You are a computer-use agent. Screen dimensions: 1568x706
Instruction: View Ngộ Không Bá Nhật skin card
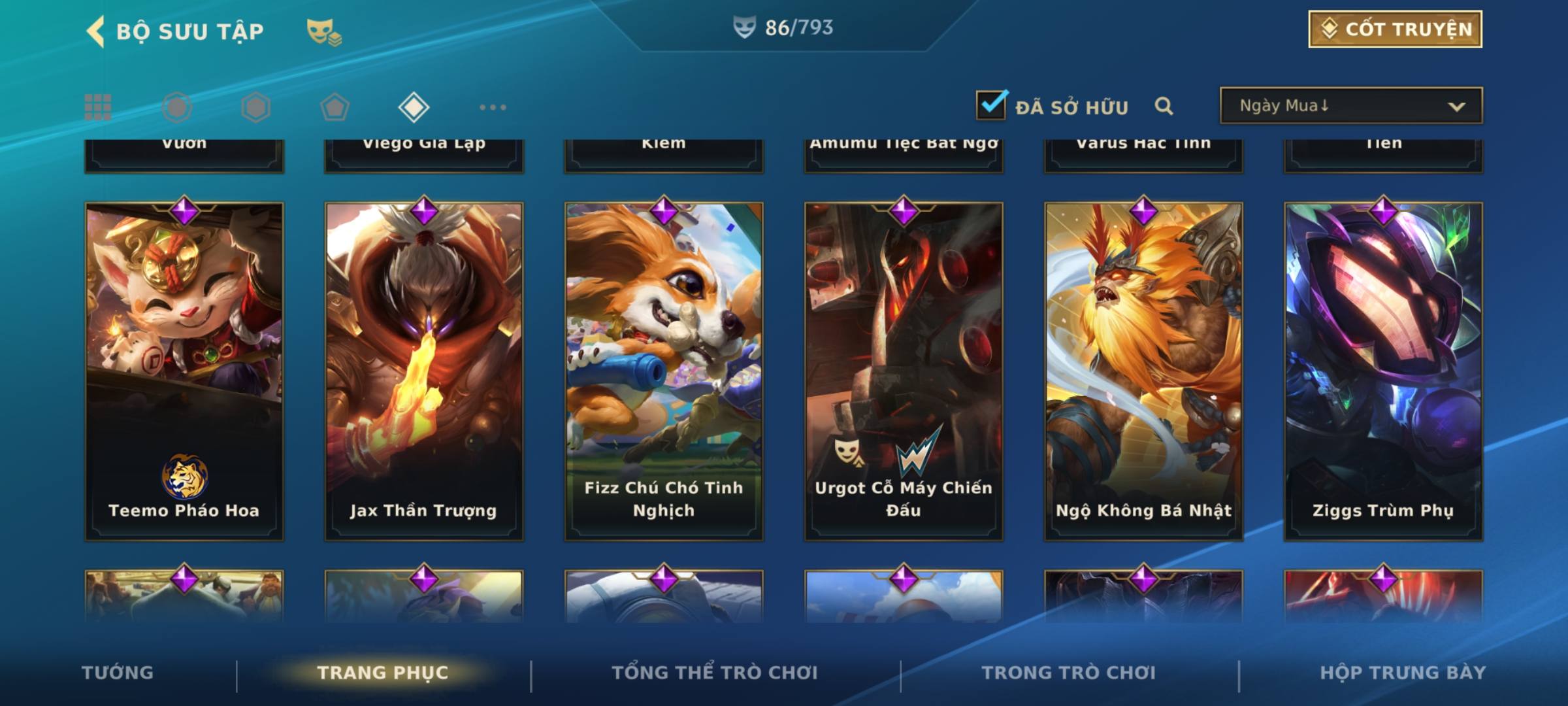1143,371
